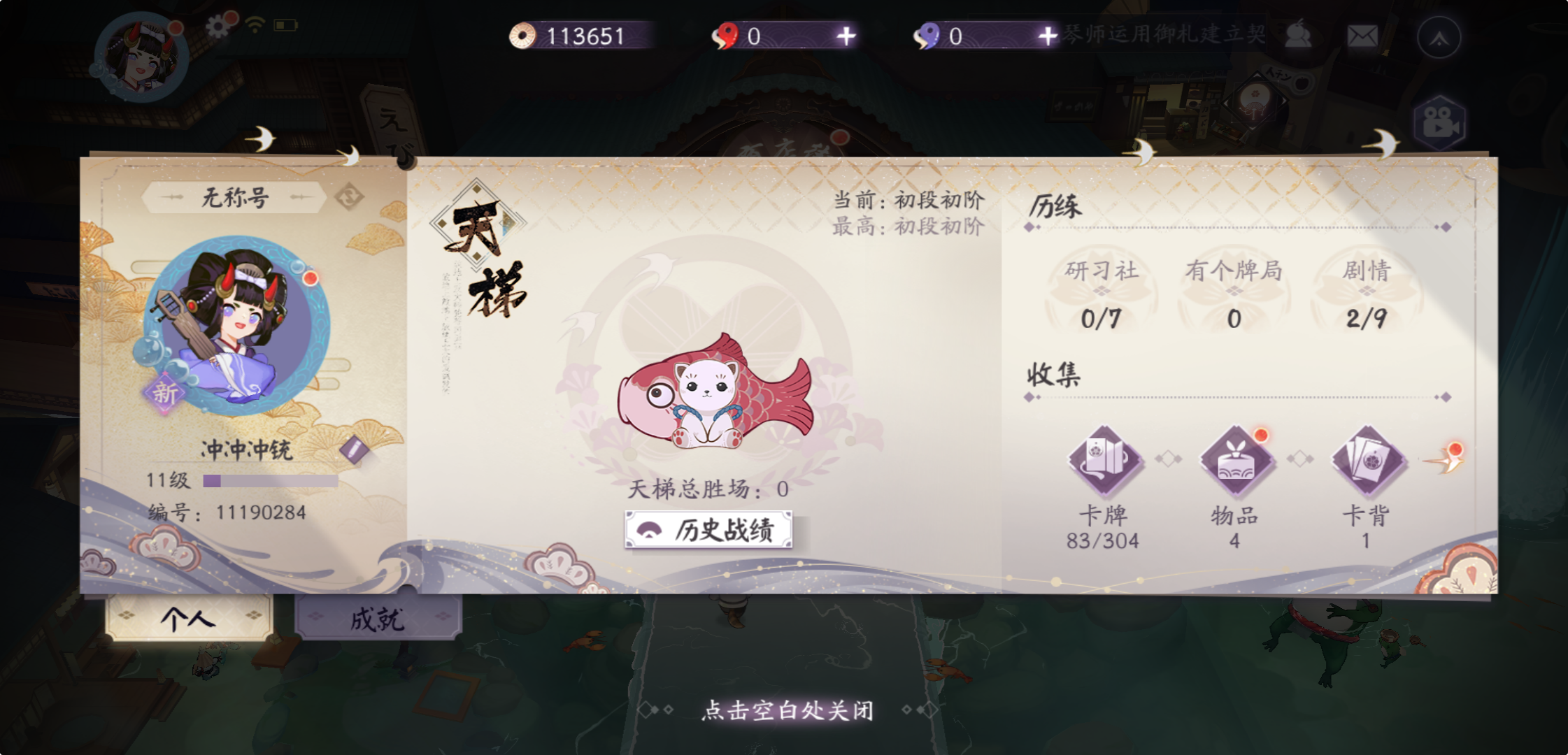Open the friends list icon in top bar

[1297, 35]
